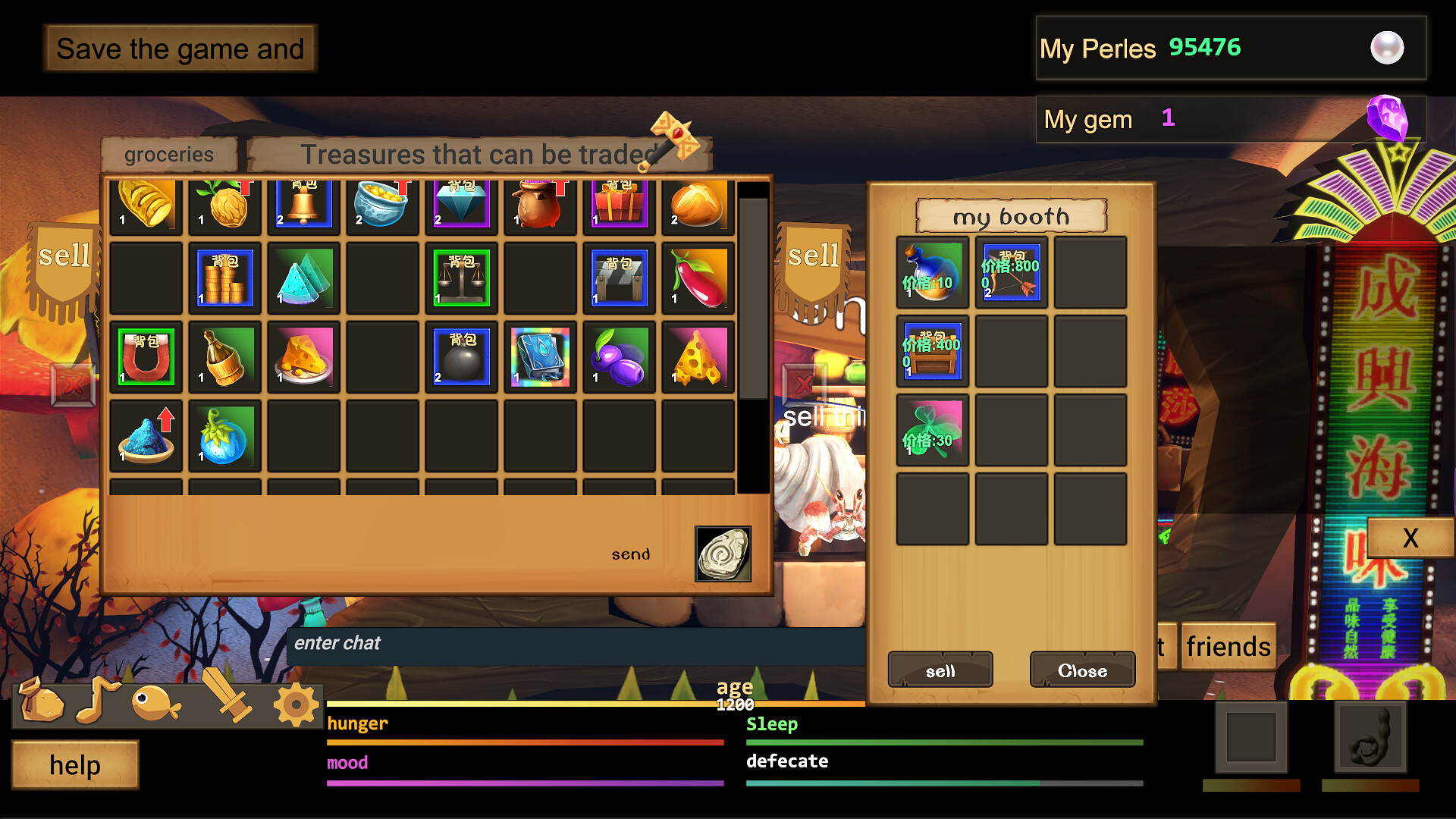Click the blue magic book item
The width and height of the screenshot is (1456, 819).
click(540, 356)
